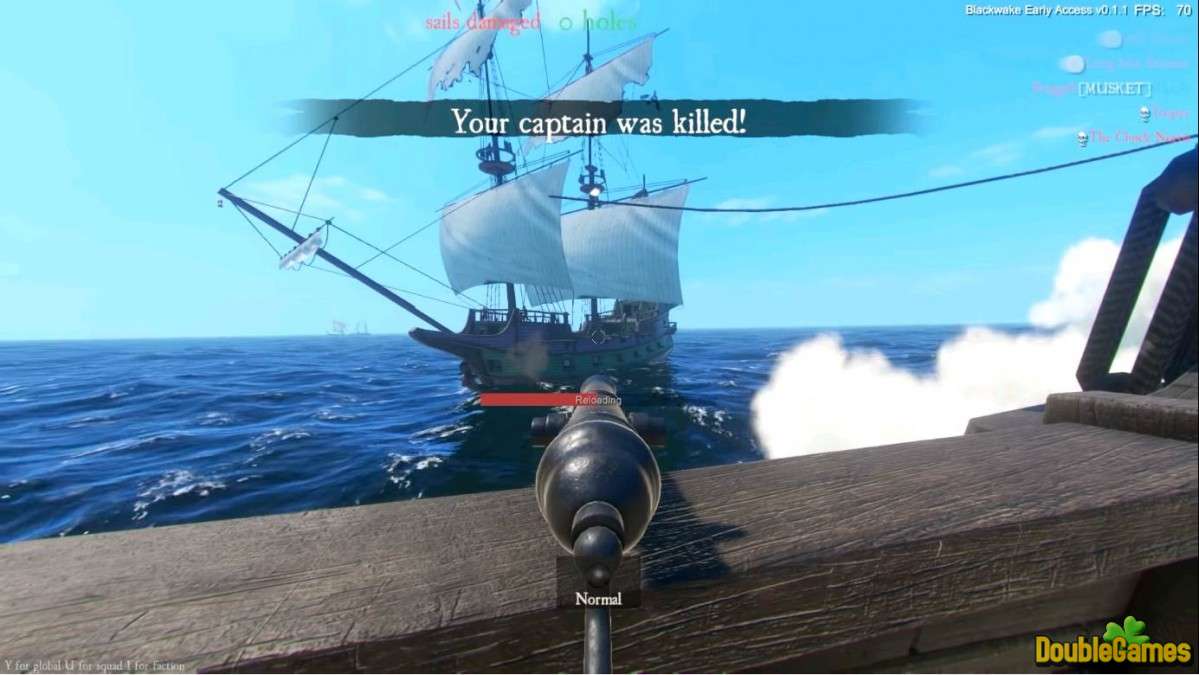The height and width of the screenshot is (675, 1199).
Task: Click the DoubleGames logo watermark
Action: pos(1113,645)
